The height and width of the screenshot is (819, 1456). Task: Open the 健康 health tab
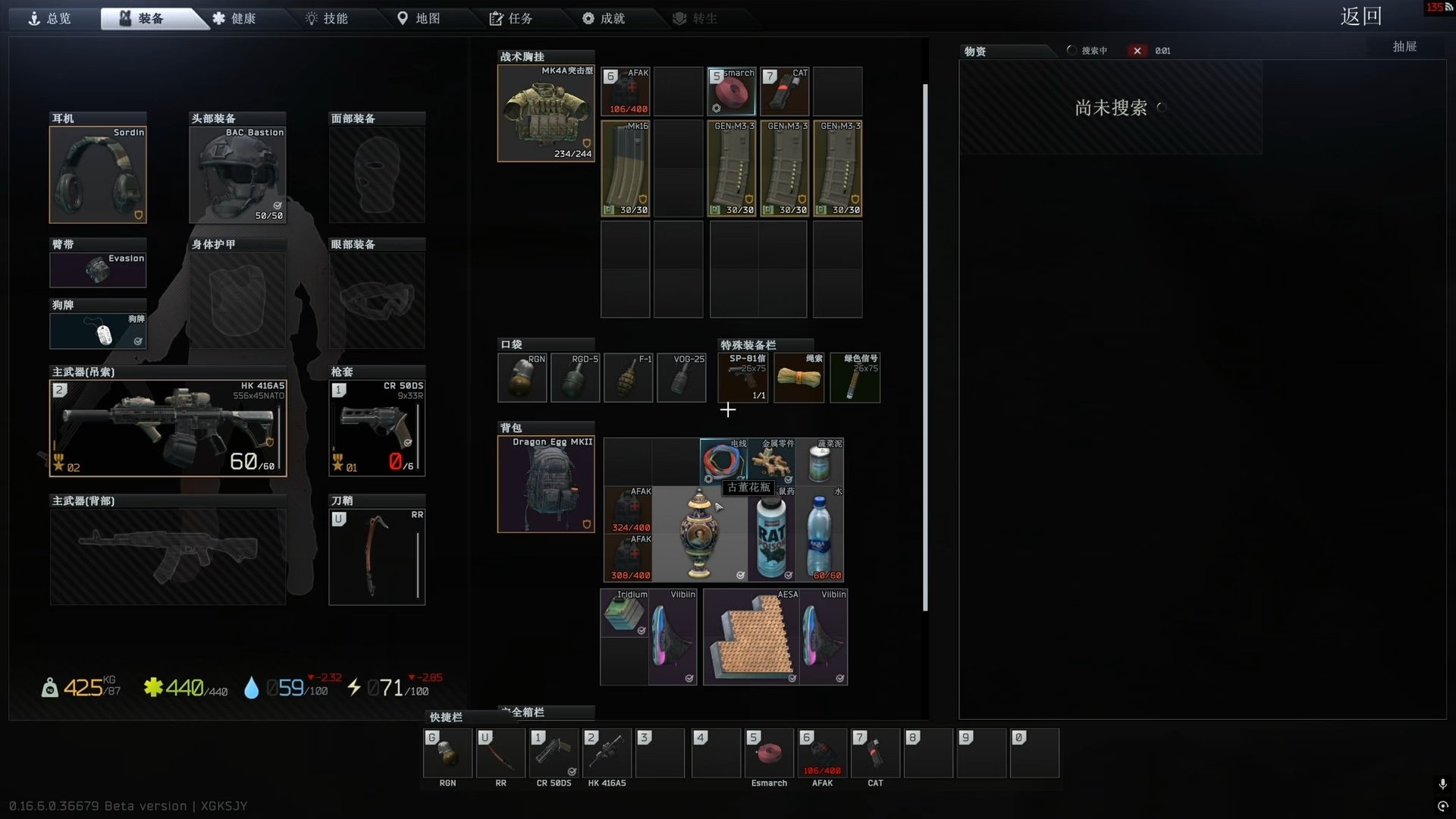(234, 18)
